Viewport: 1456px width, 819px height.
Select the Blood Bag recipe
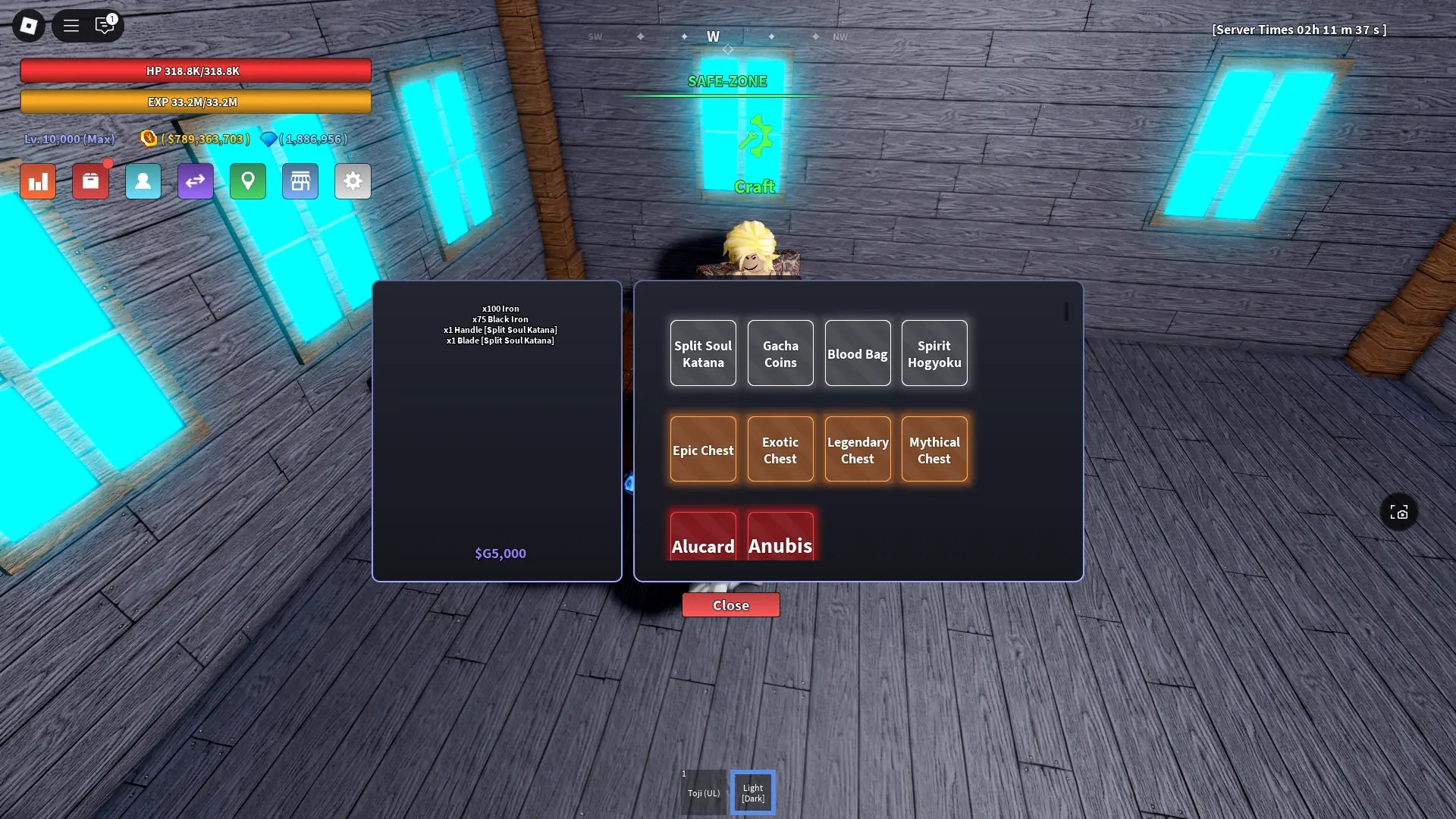click(x=857, y=353)
